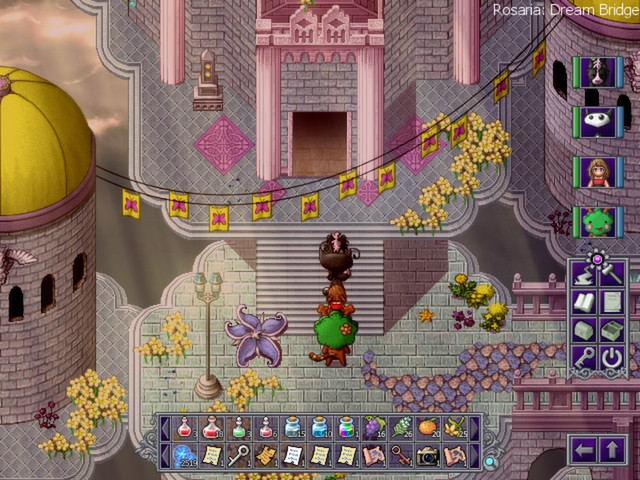Select the blue crystal cluster item
The height and width of the screenshot is (480, 640).
tap(184, 455)
